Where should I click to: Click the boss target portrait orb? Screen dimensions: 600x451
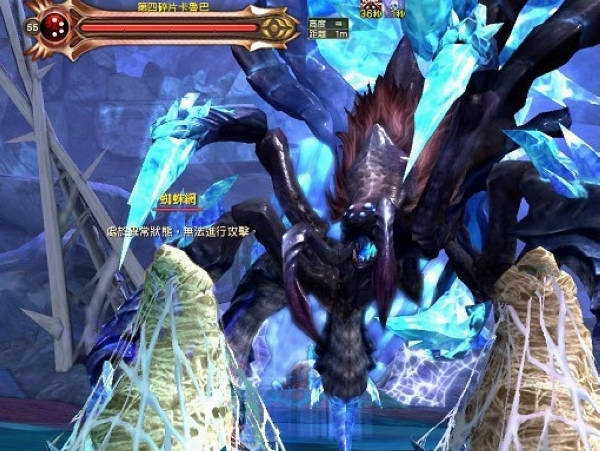tap(56, 27)
